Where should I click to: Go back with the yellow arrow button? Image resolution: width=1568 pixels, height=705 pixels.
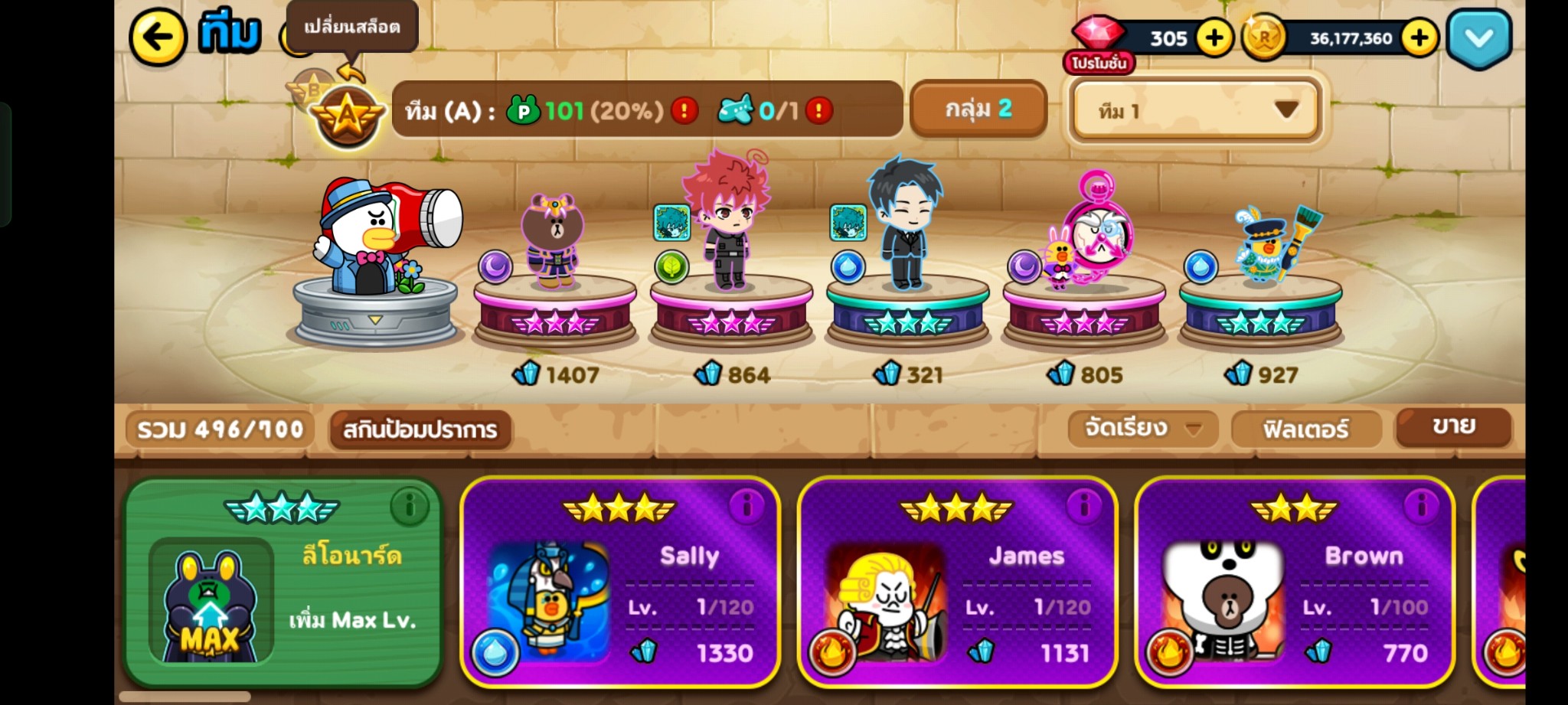pos(158,36)
